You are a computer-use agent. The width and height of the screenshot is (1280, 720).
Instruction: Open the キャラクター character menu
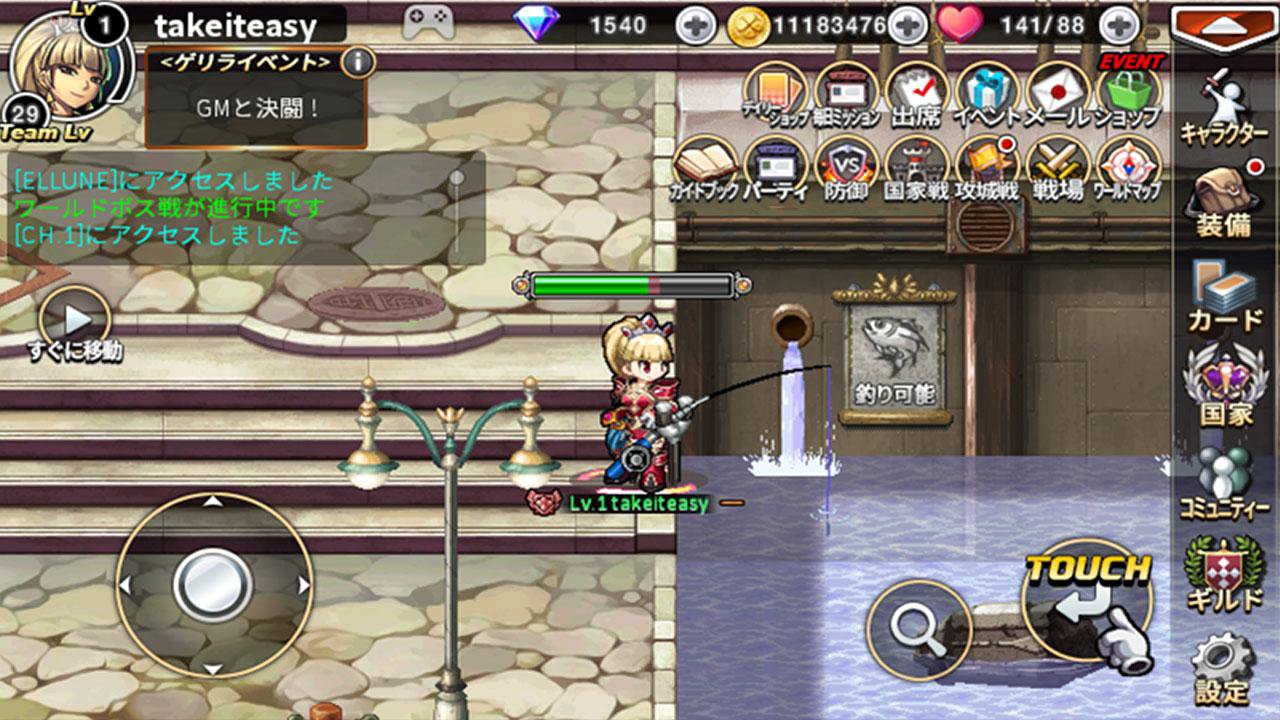[1224, 107]
